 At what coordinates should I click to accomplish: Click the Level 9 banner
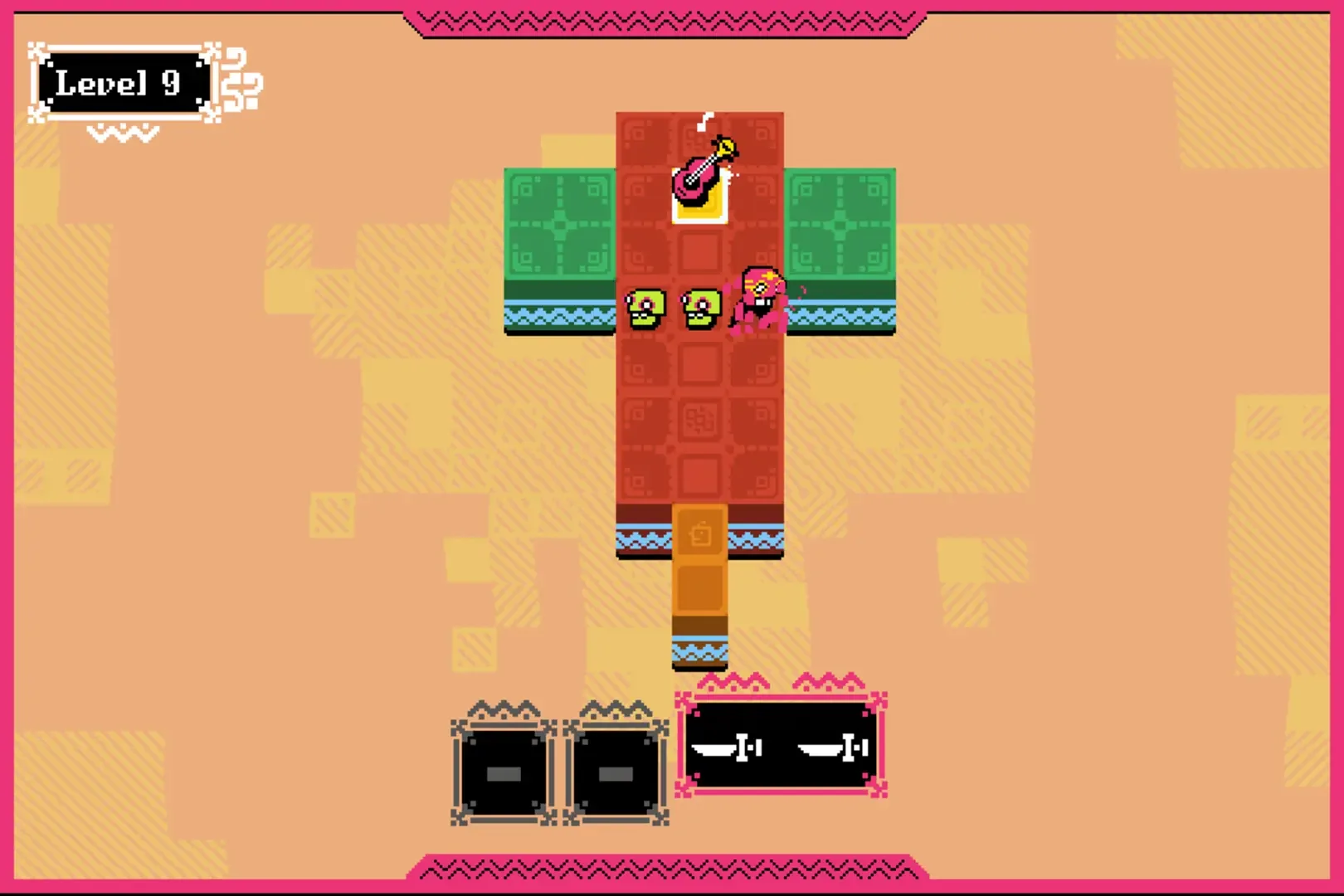click(124, 81)
